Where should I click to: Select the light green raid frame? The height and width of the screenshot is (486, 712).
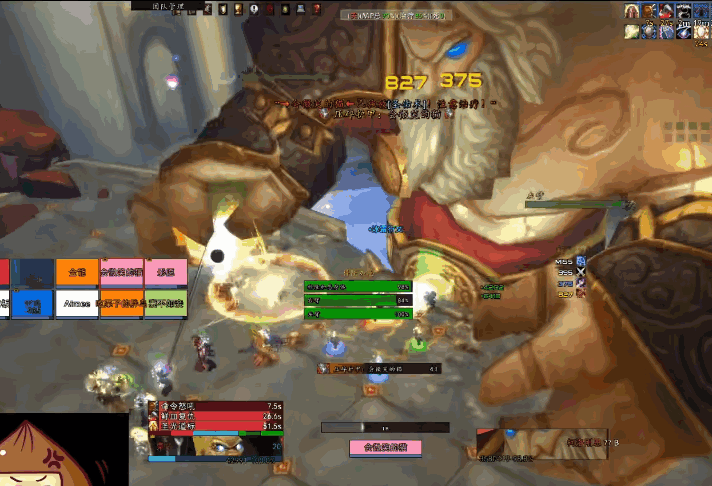tap(166, 303)
